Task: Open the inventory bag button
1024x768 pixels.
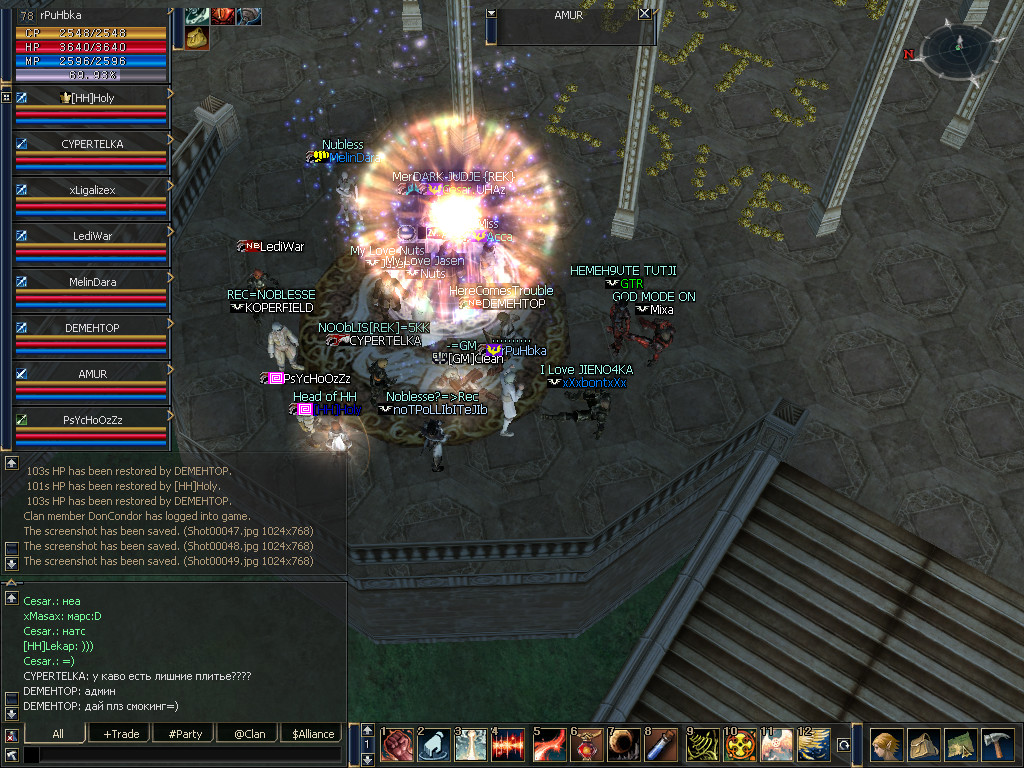Action: pyautogui.click(x=922, y=745)
